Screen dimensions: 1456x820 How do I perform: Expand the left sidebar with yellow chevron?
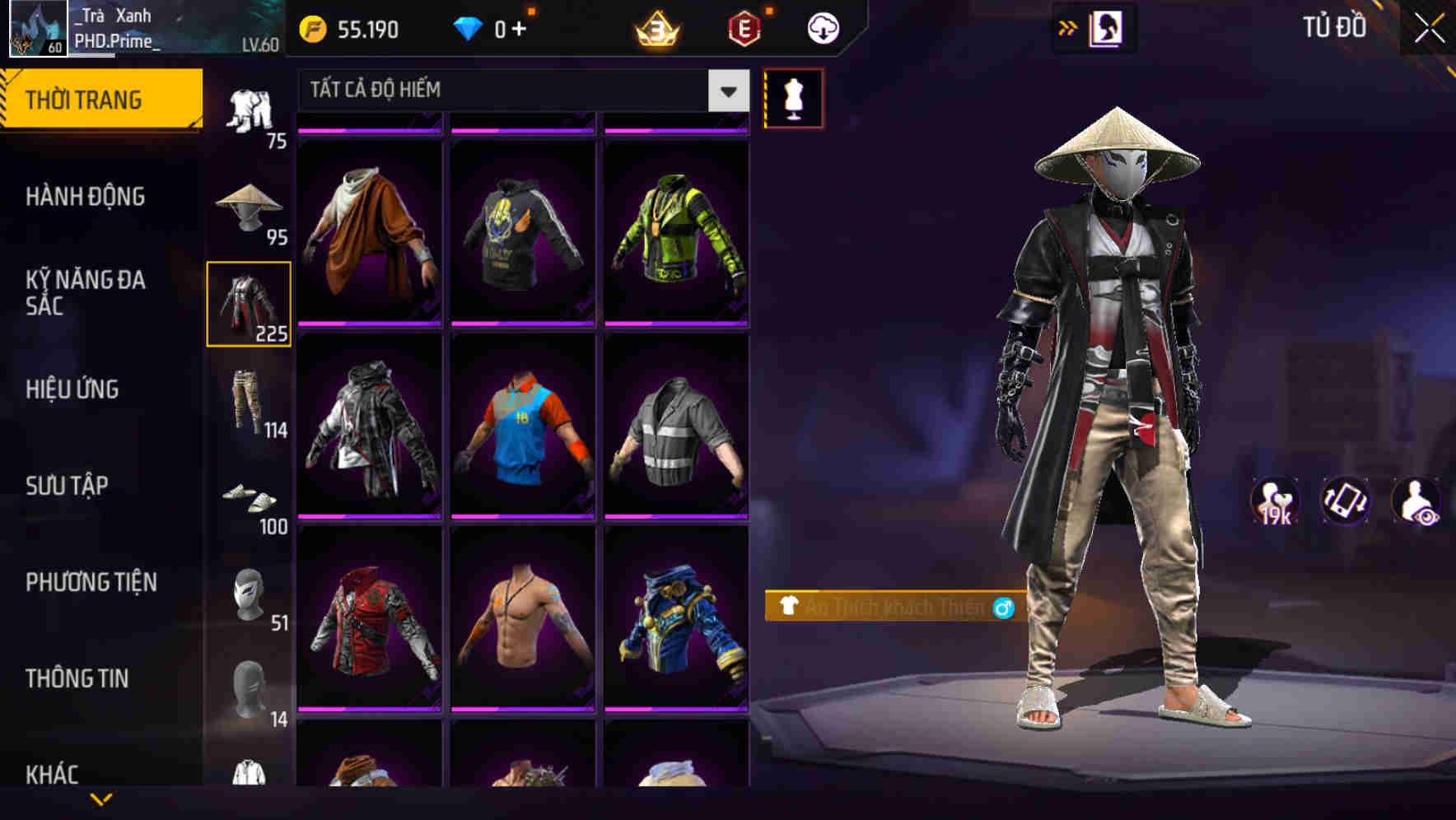(101, 798)
